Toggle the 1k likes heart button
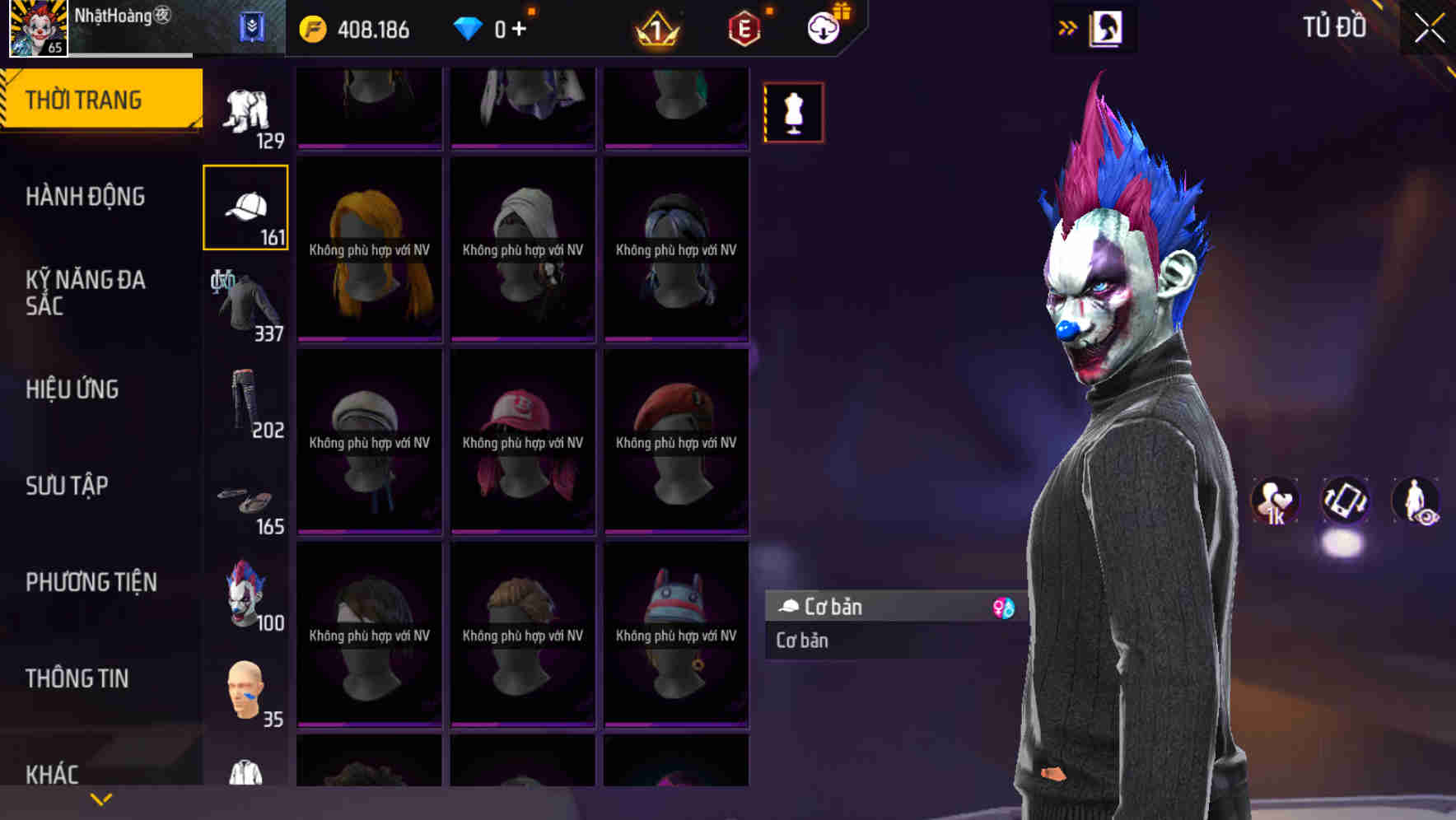Viewport: 1456px width, 820px height. pos(1275,501)
